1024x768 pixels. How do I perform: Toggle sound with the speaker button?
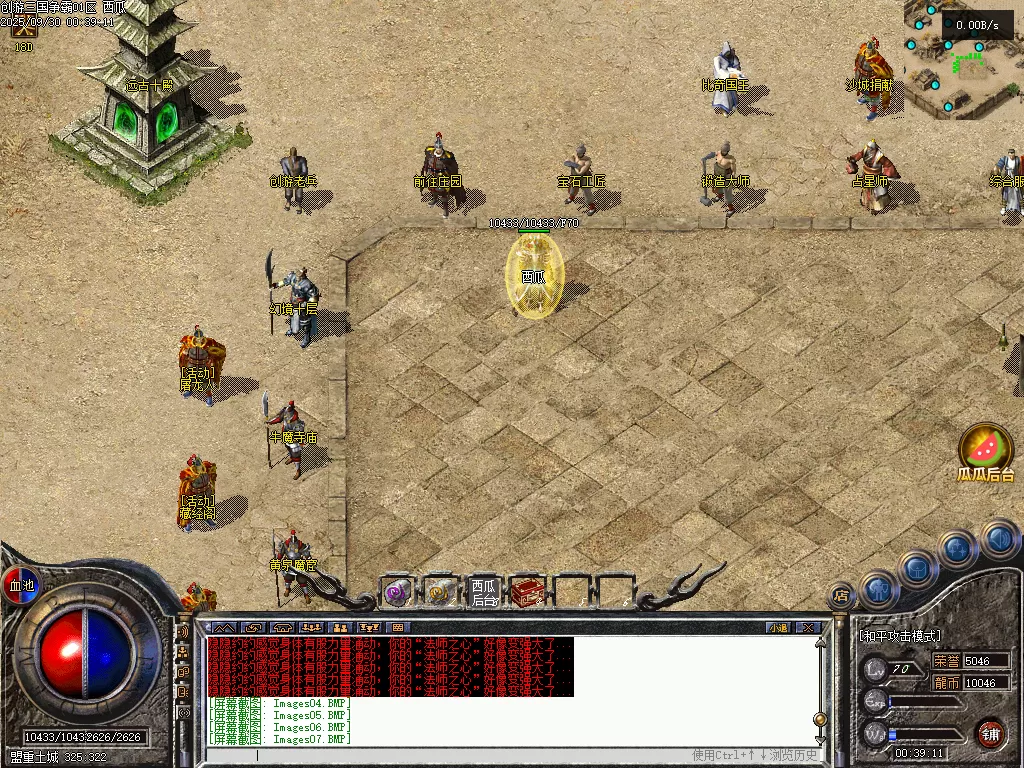coord(999,539)
